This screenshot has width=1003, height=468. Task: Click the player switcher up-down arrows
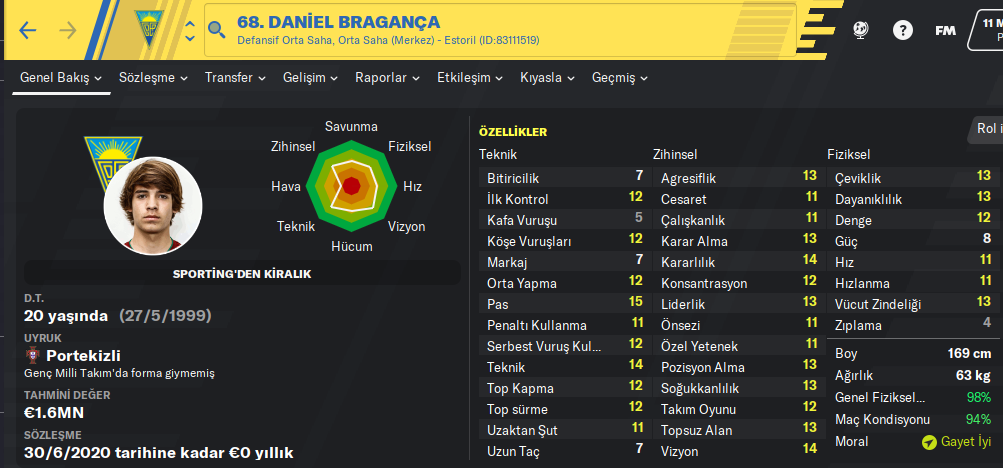(190, 30)
